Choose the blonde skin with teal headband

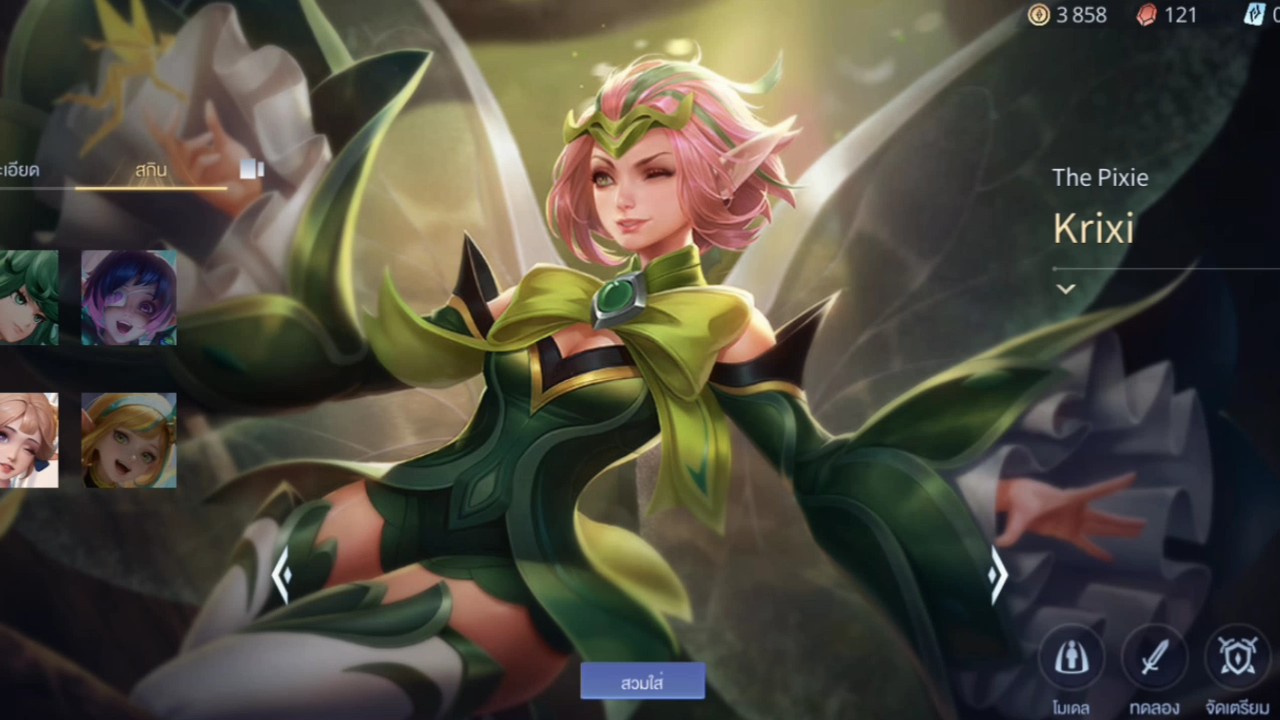[129, 440]
